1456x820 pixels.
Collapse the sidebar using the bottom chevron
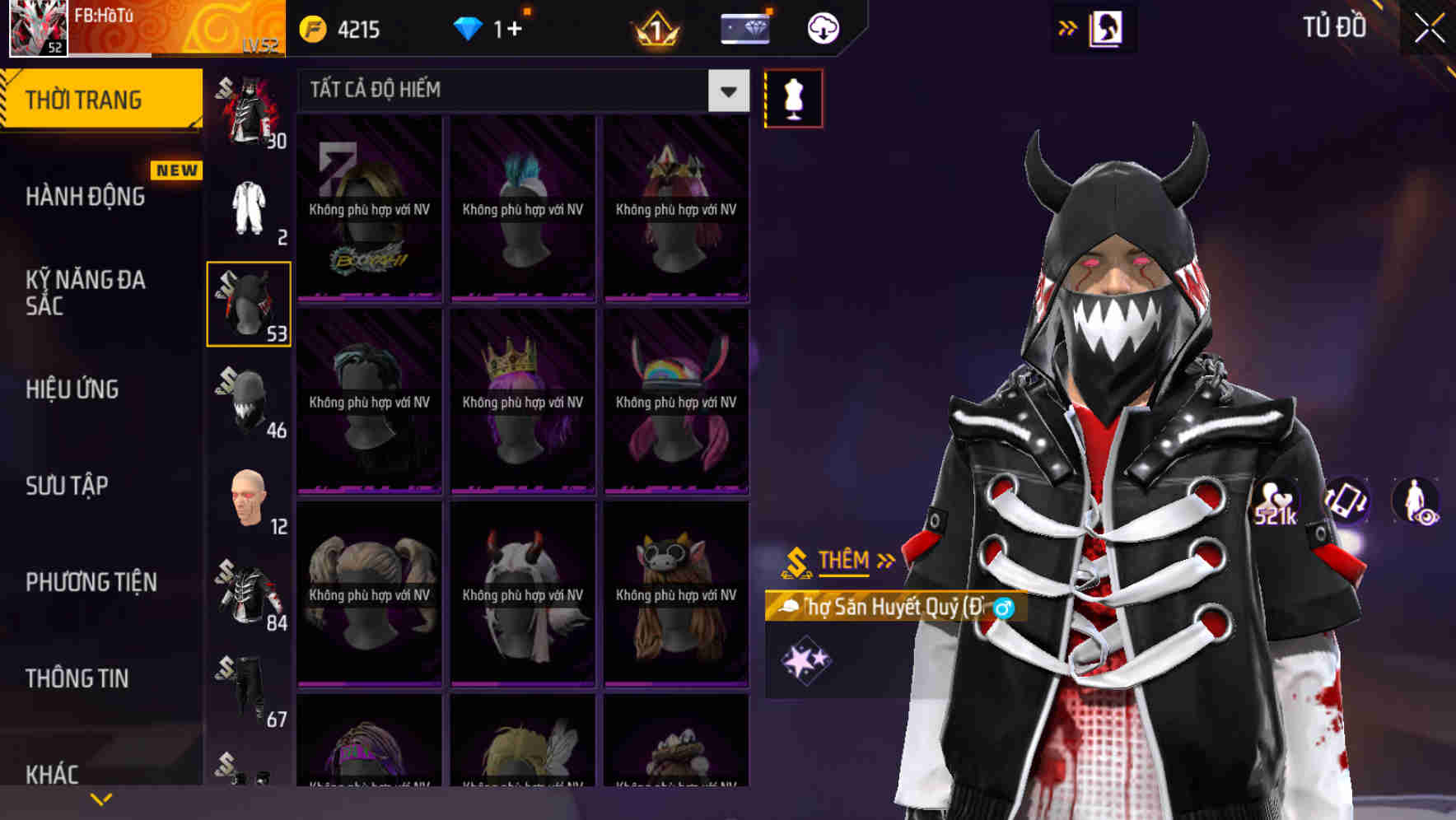(x=102, y=797)
